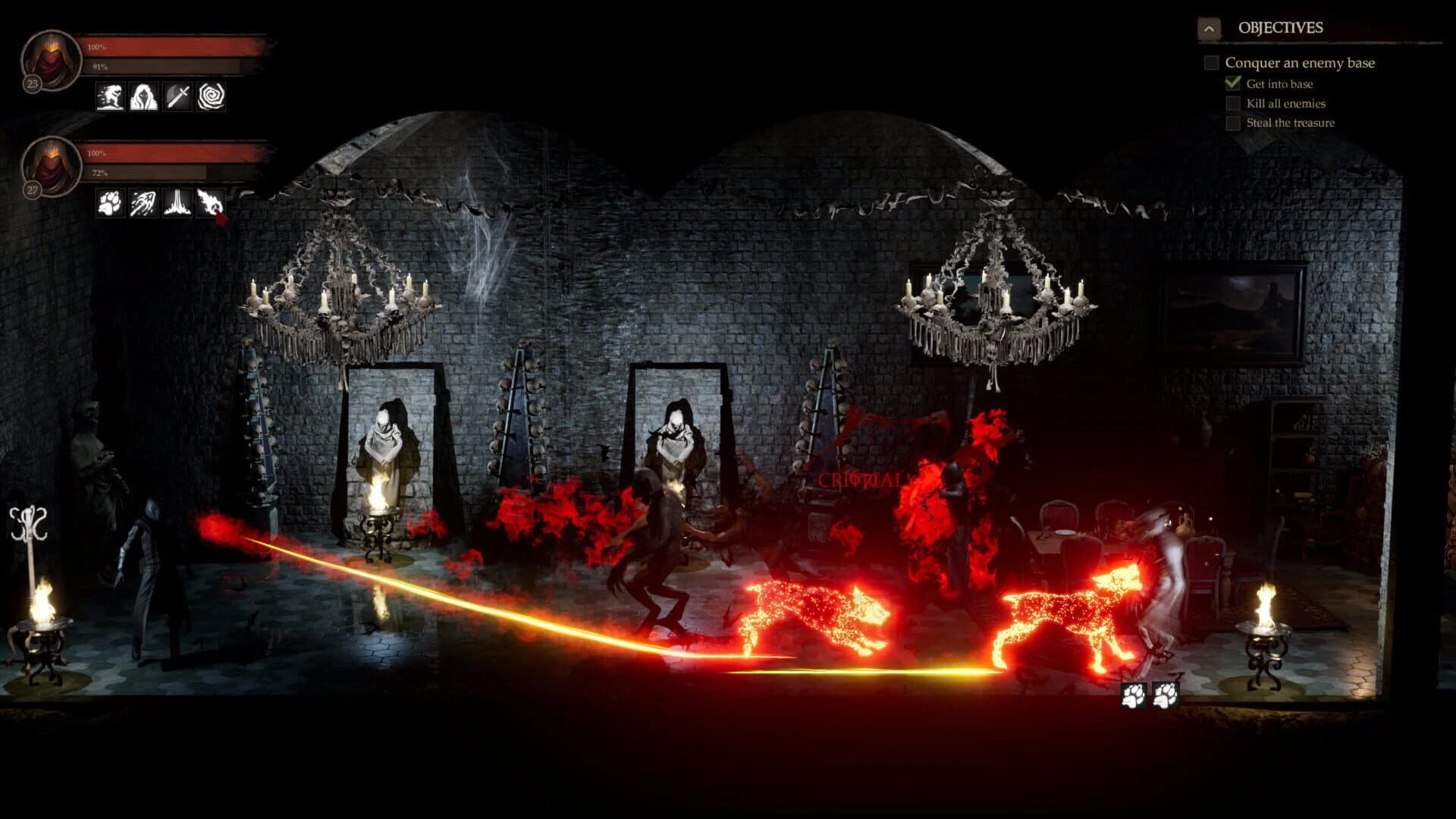Select the sword attack ability icon

177,95
